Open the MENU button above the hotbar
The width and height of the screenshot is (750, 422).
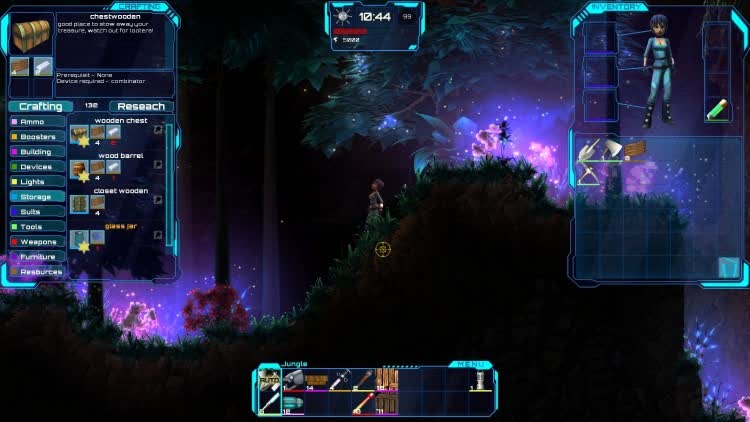[x=467, y=365]
